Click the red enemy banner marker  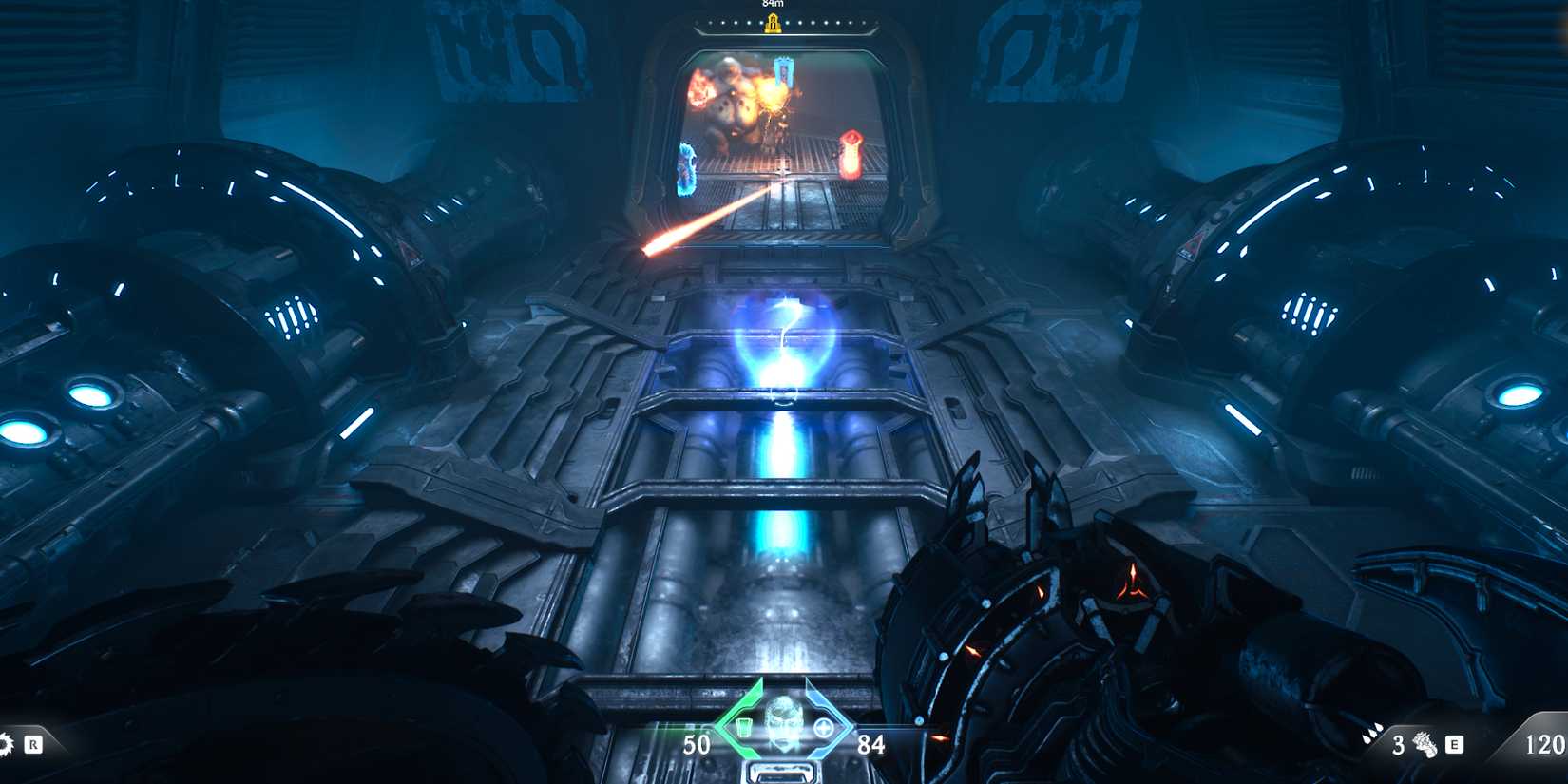pyautogui.click(x=851, y=152)
